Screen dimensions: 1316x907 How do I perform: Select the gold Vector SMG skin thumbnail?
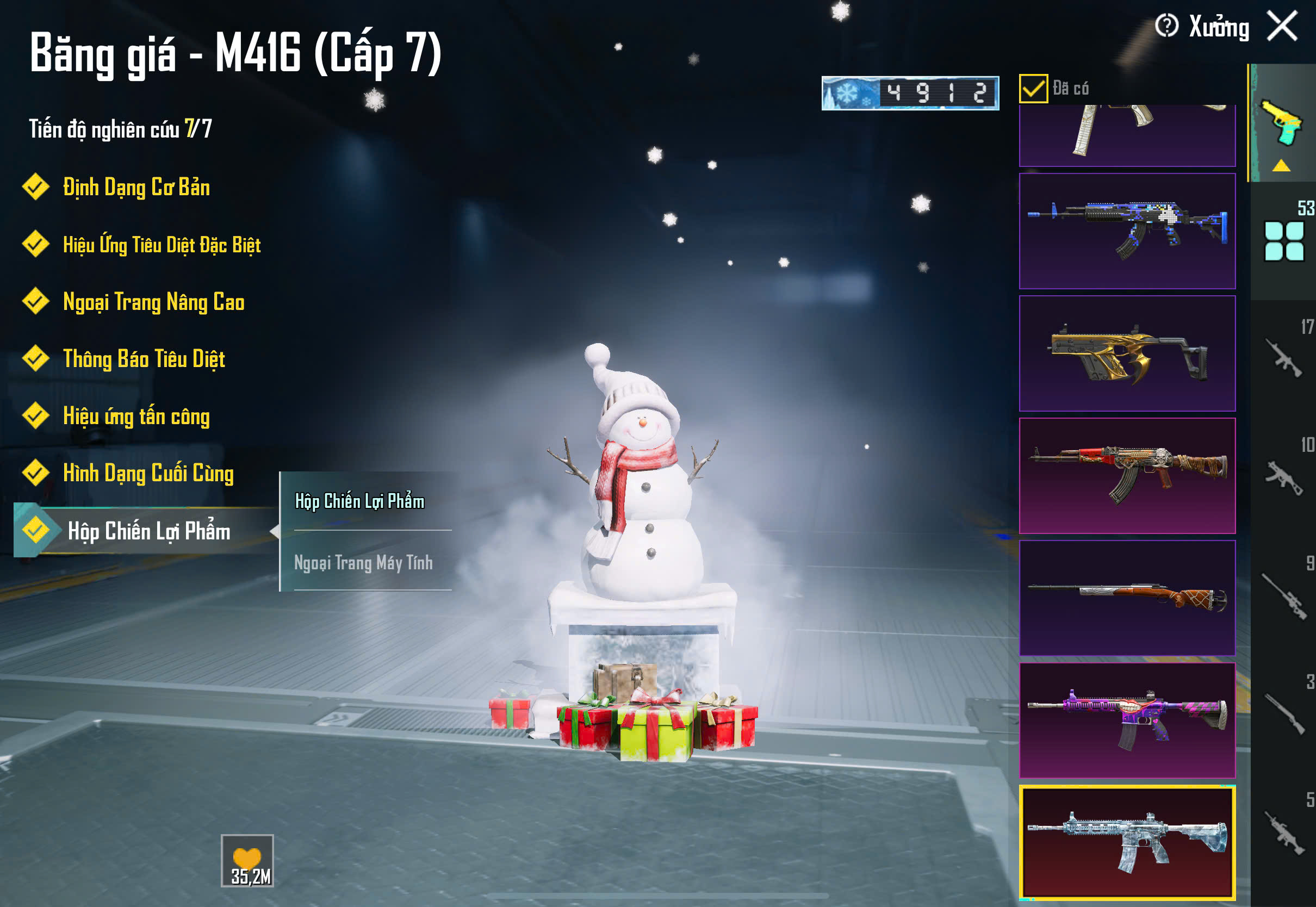1127,353
